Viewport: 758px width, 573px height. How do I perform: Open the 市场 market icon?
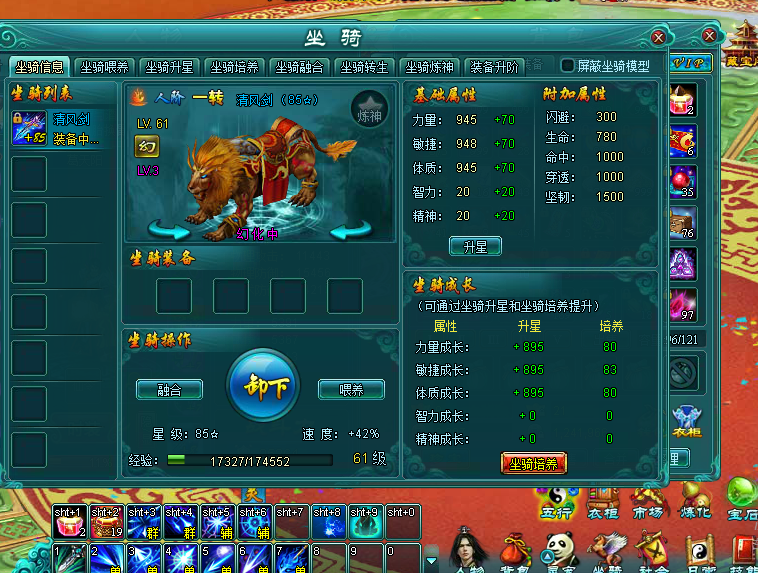click(647, 498)
